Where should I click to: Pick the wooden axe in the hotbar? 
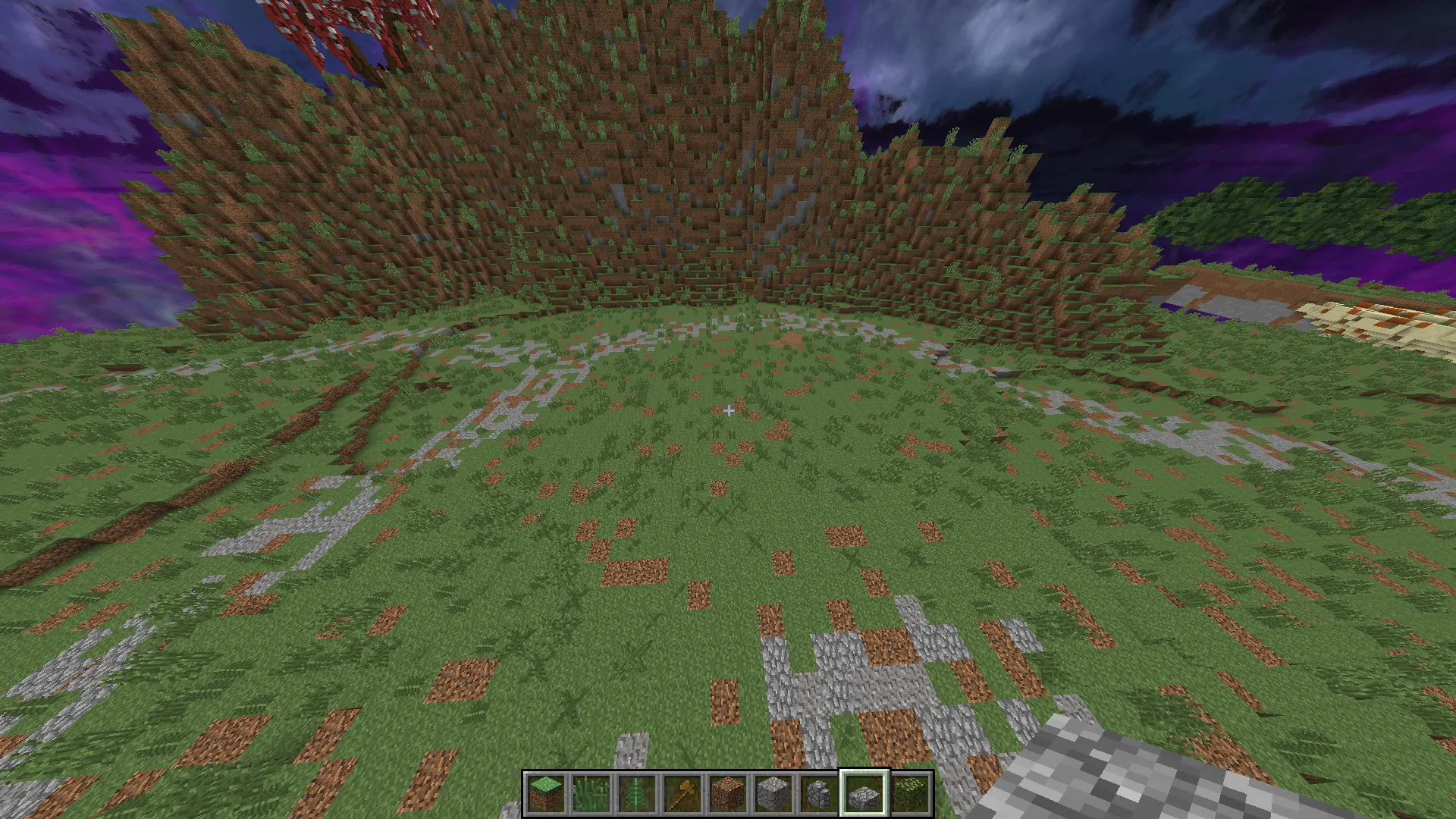pyautogui.click(x=682, y=794)
